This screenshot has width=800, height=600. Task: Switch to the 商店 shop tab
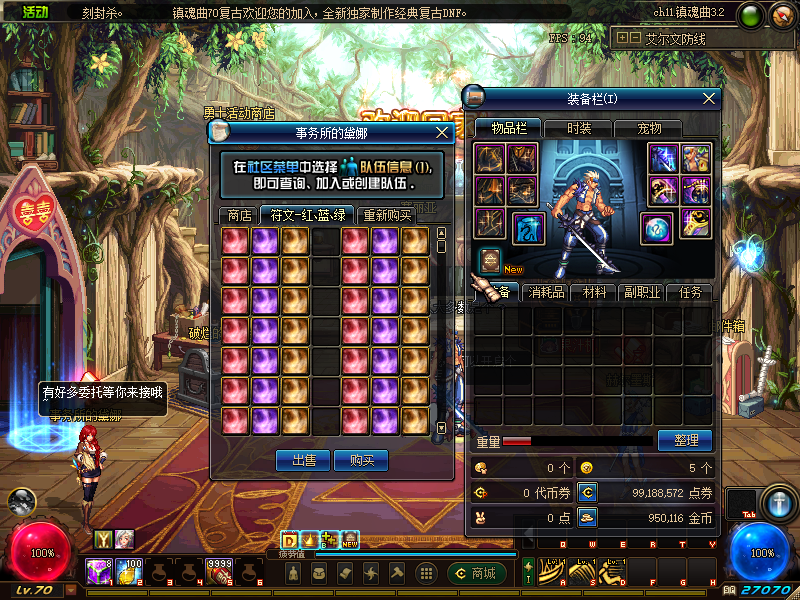coord(239,214)
